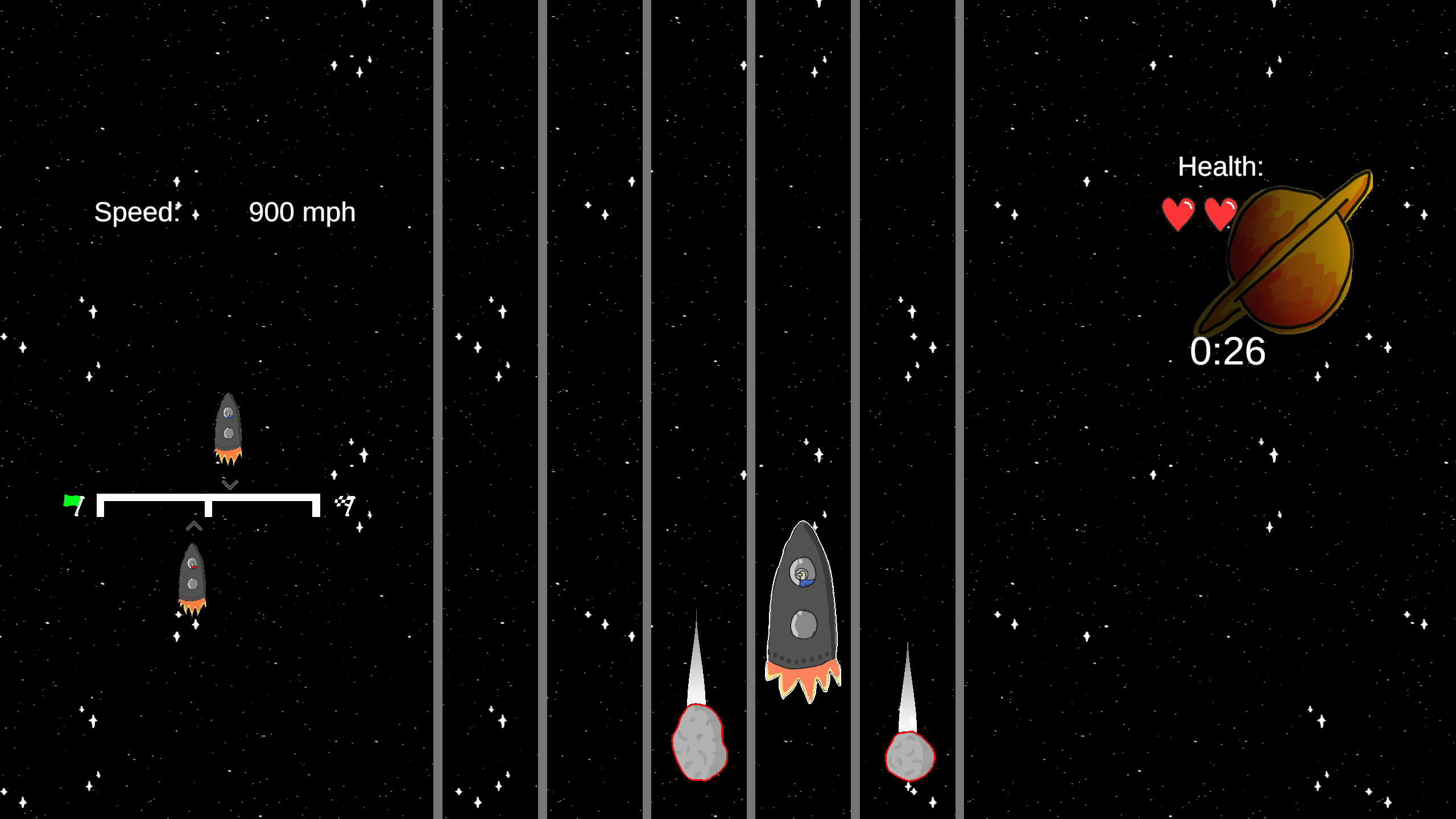Select the rocket marker below the progress bar

tap(192, 579)
